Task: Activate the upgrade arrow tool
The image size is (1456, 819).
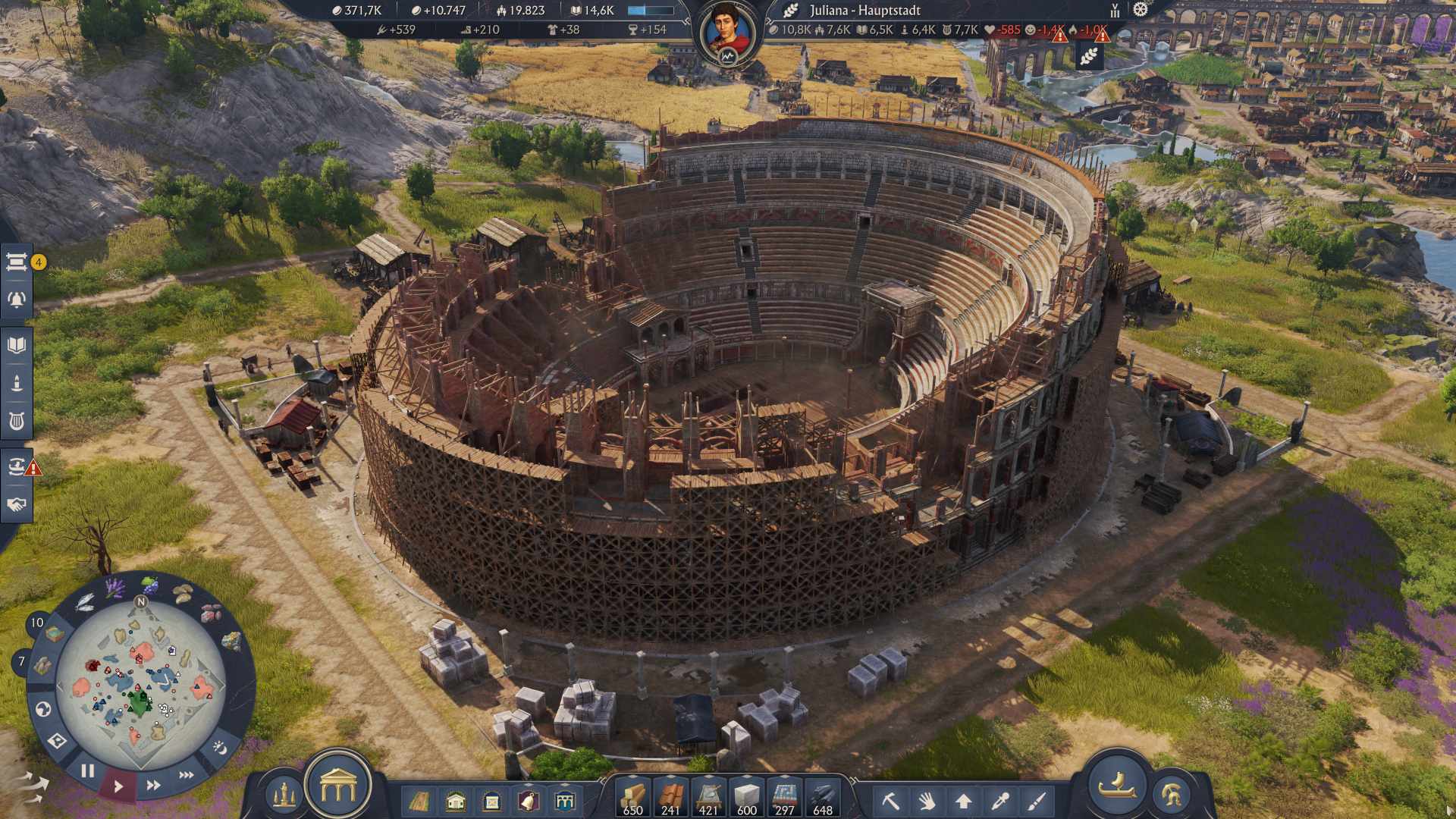Action: [964, 801]
